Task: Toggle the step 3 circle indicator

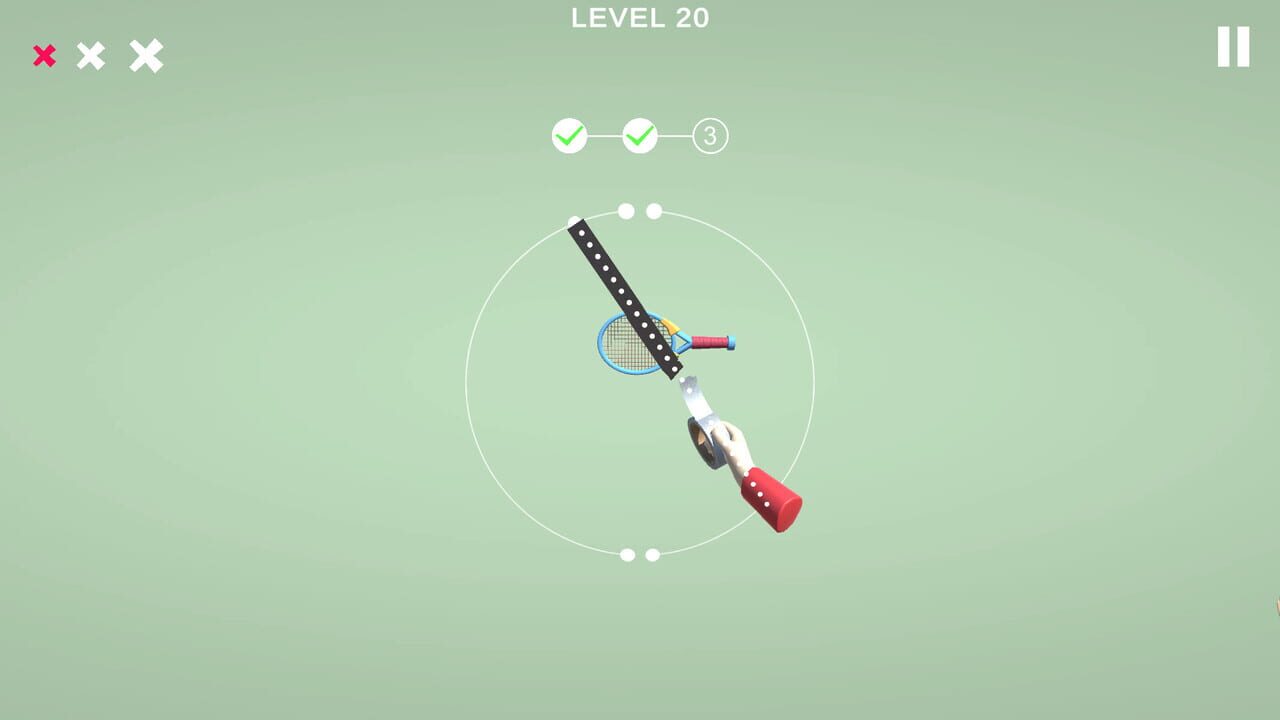Action: (711, 133)
